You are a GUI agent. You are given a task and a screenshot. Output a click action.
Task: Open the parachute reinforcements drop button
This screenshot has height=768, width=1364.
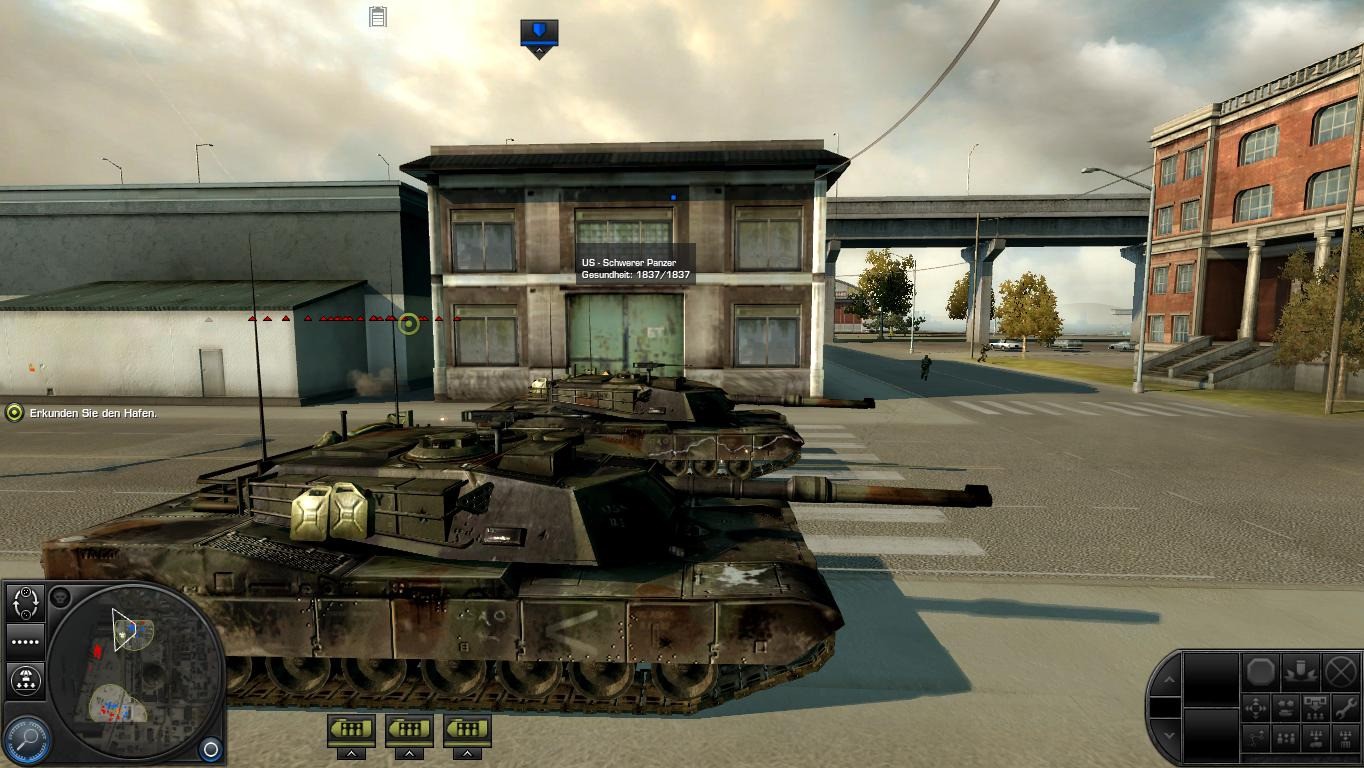(25, 681)
